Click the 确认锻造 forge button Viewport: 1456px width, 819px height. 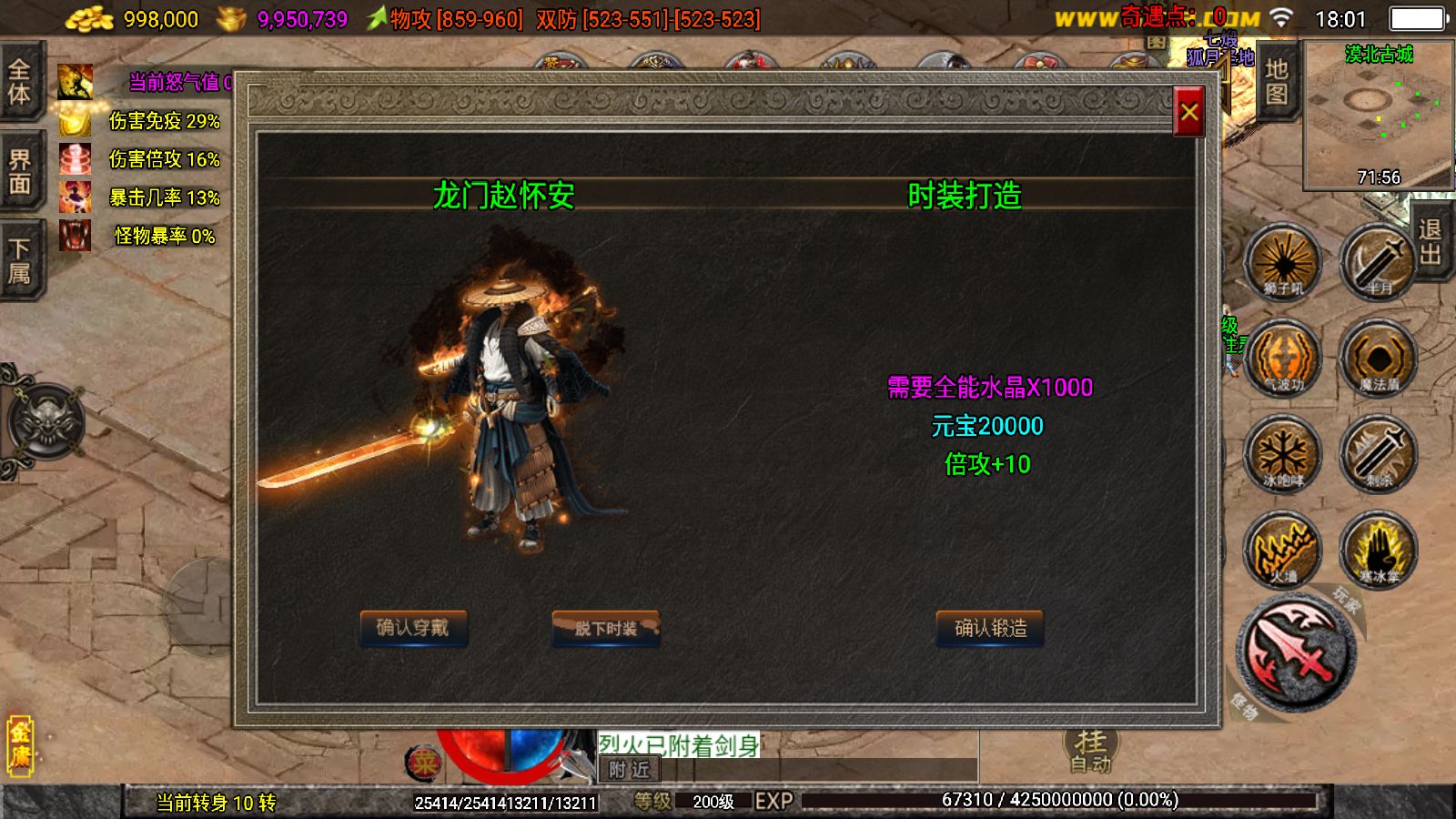click(988, 628)
